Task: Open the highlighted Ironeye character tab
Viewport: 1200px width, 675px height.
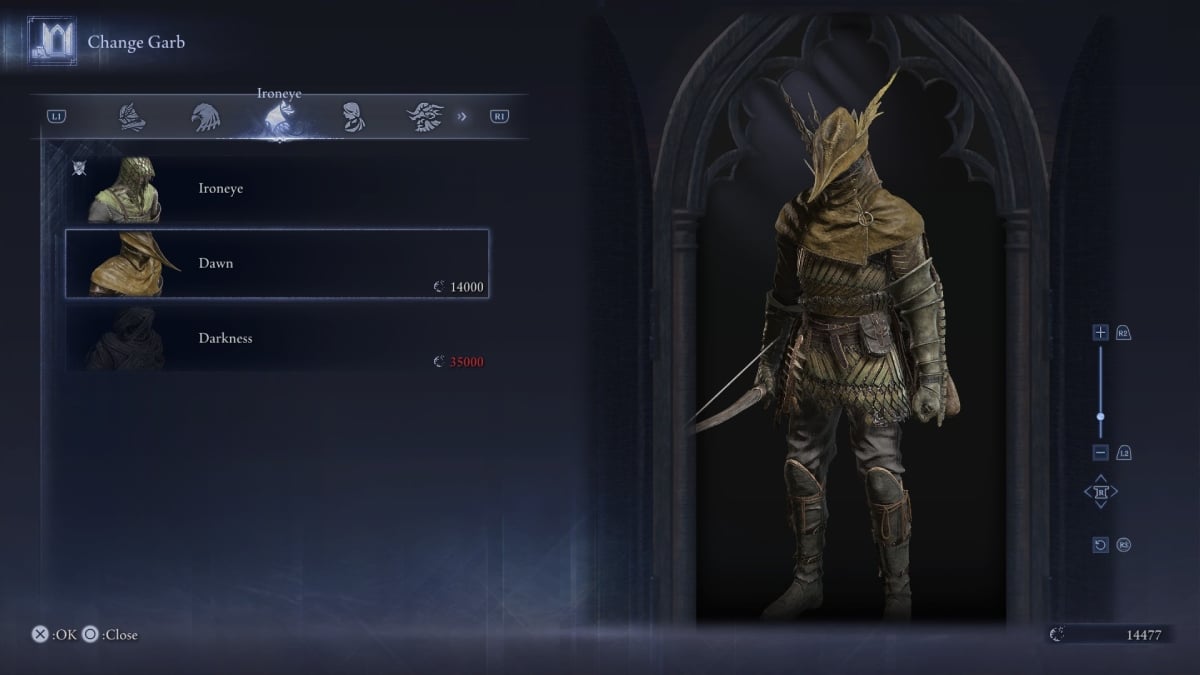Action: (x=277, y=118)
